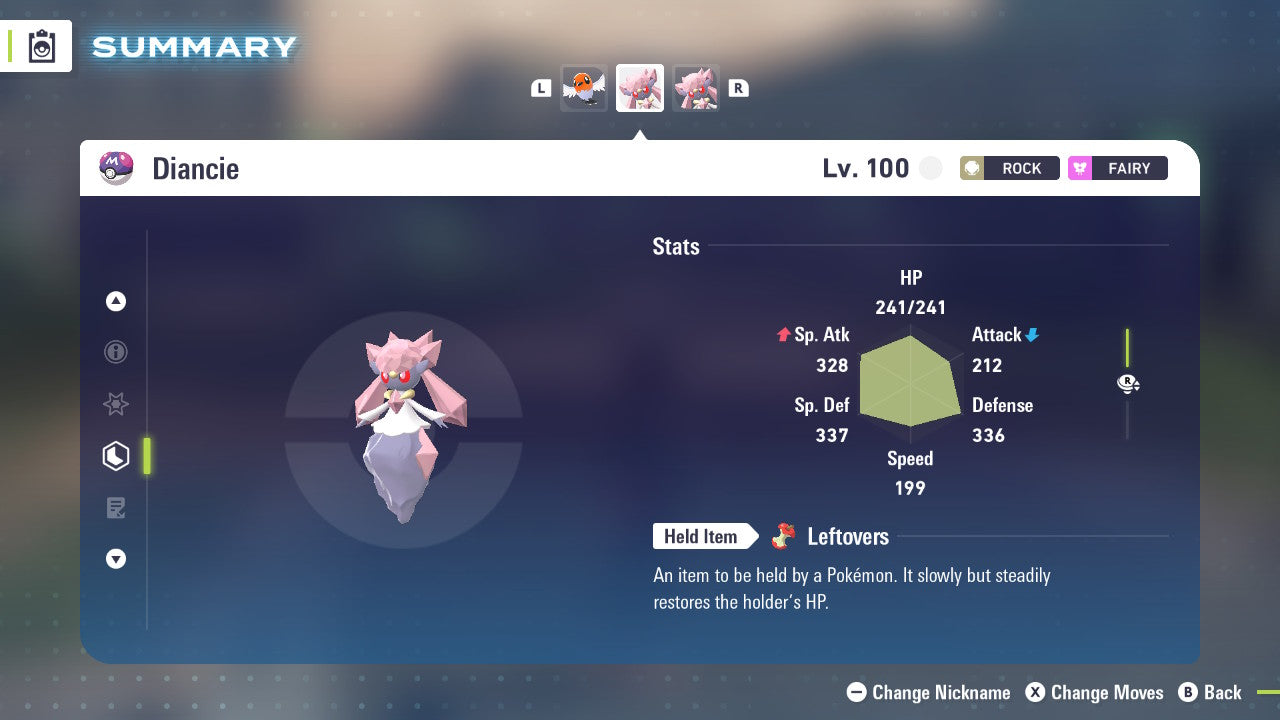Select the Fletchling party thumbnail
Image resolution: width=1280 pixels, height=720 pixels.
(584, 87)
